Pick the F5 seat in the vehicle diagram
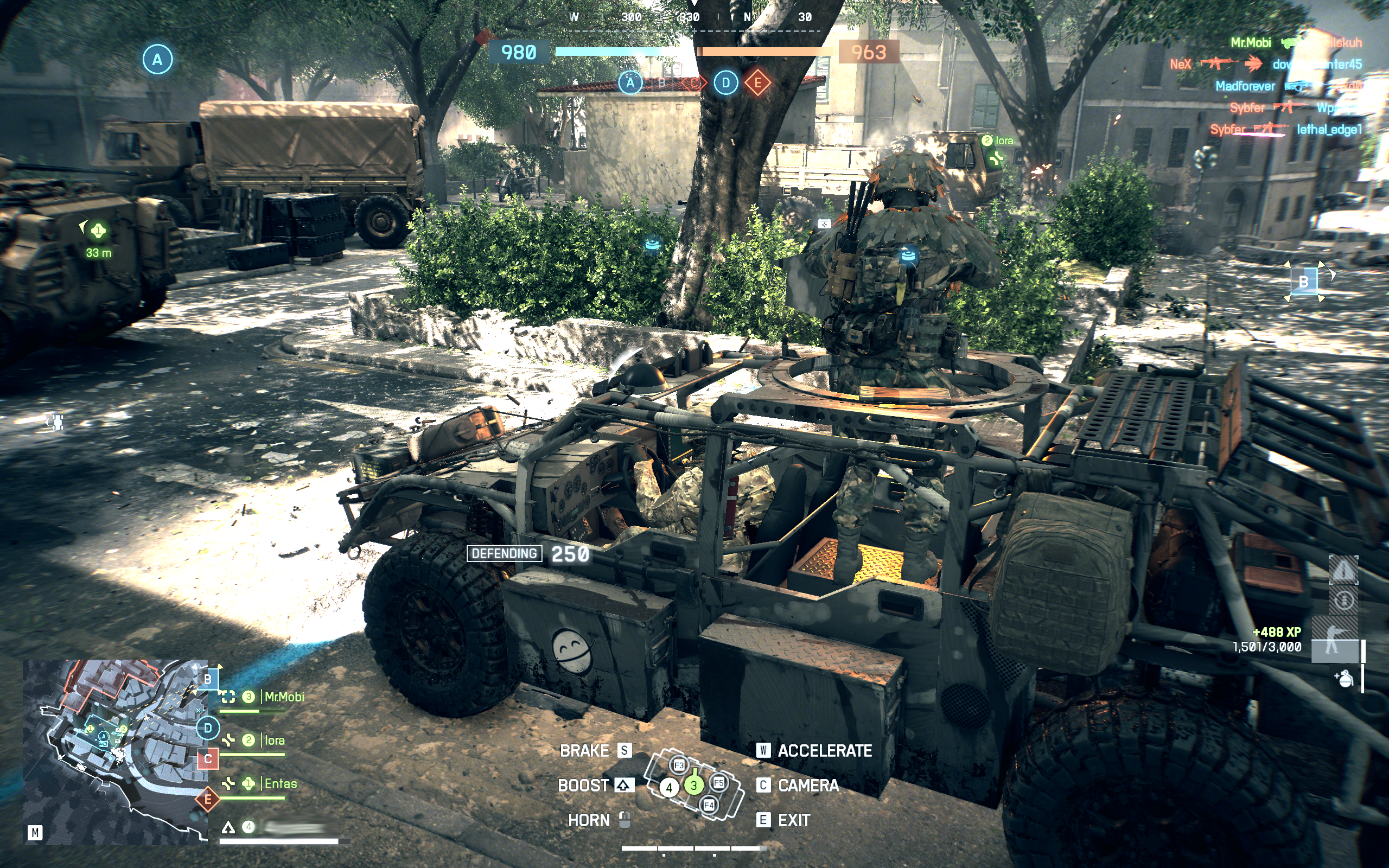 coord(718,782)
